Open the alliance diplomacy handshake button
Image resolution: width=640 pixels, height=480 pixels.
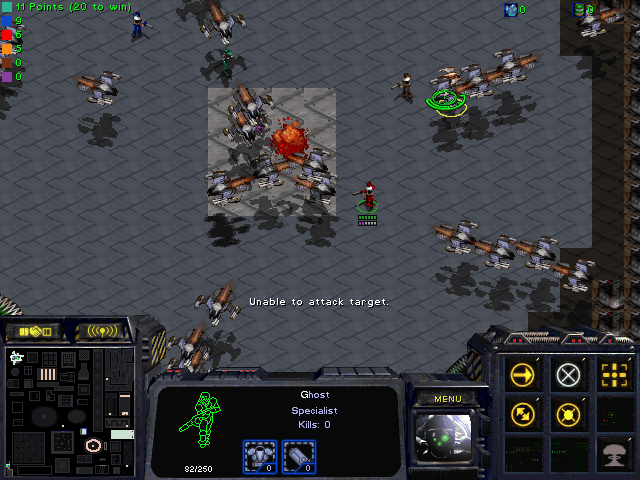click(32, 330)
